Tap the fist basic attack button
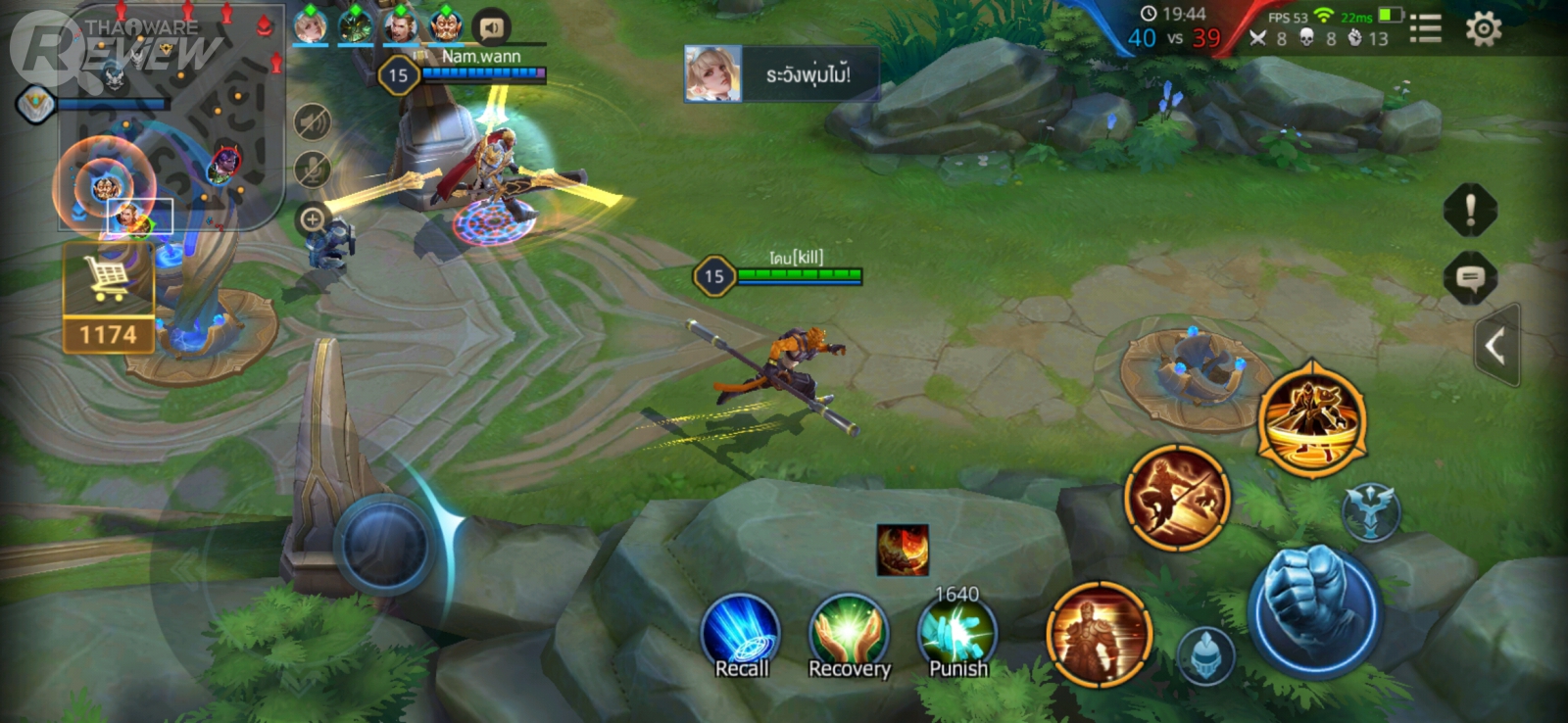Screen dimensions: 1568x723 click(x=1315, y=609)
